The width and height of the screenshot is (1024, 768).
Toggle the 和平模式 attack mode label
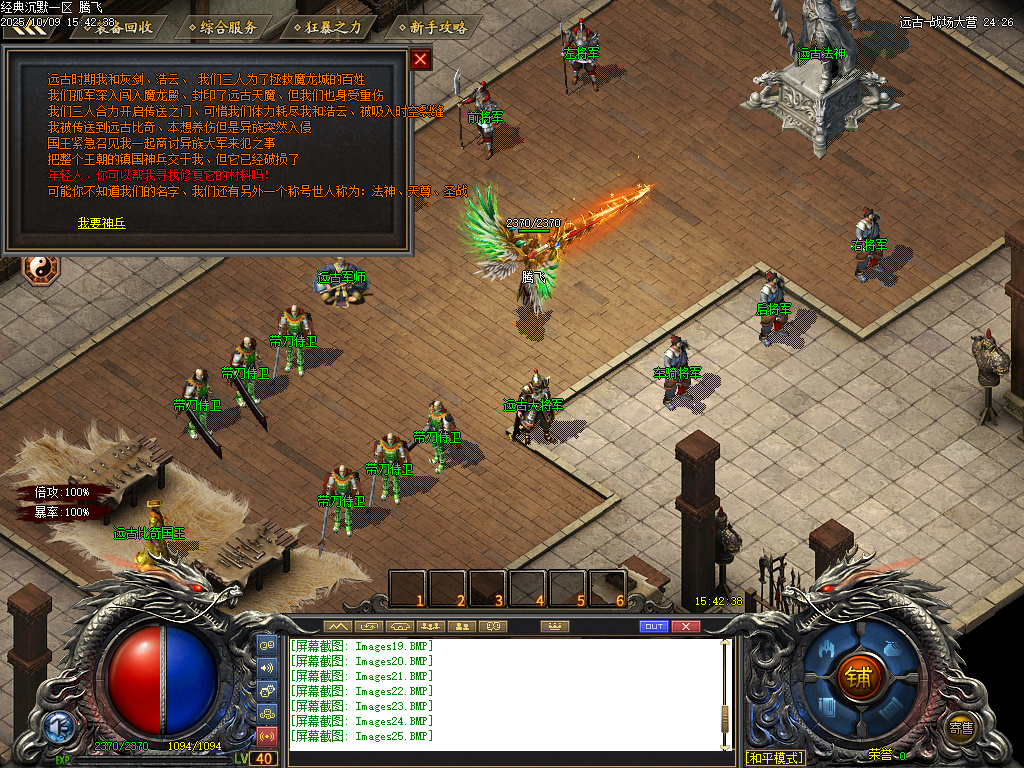[775, 758]
